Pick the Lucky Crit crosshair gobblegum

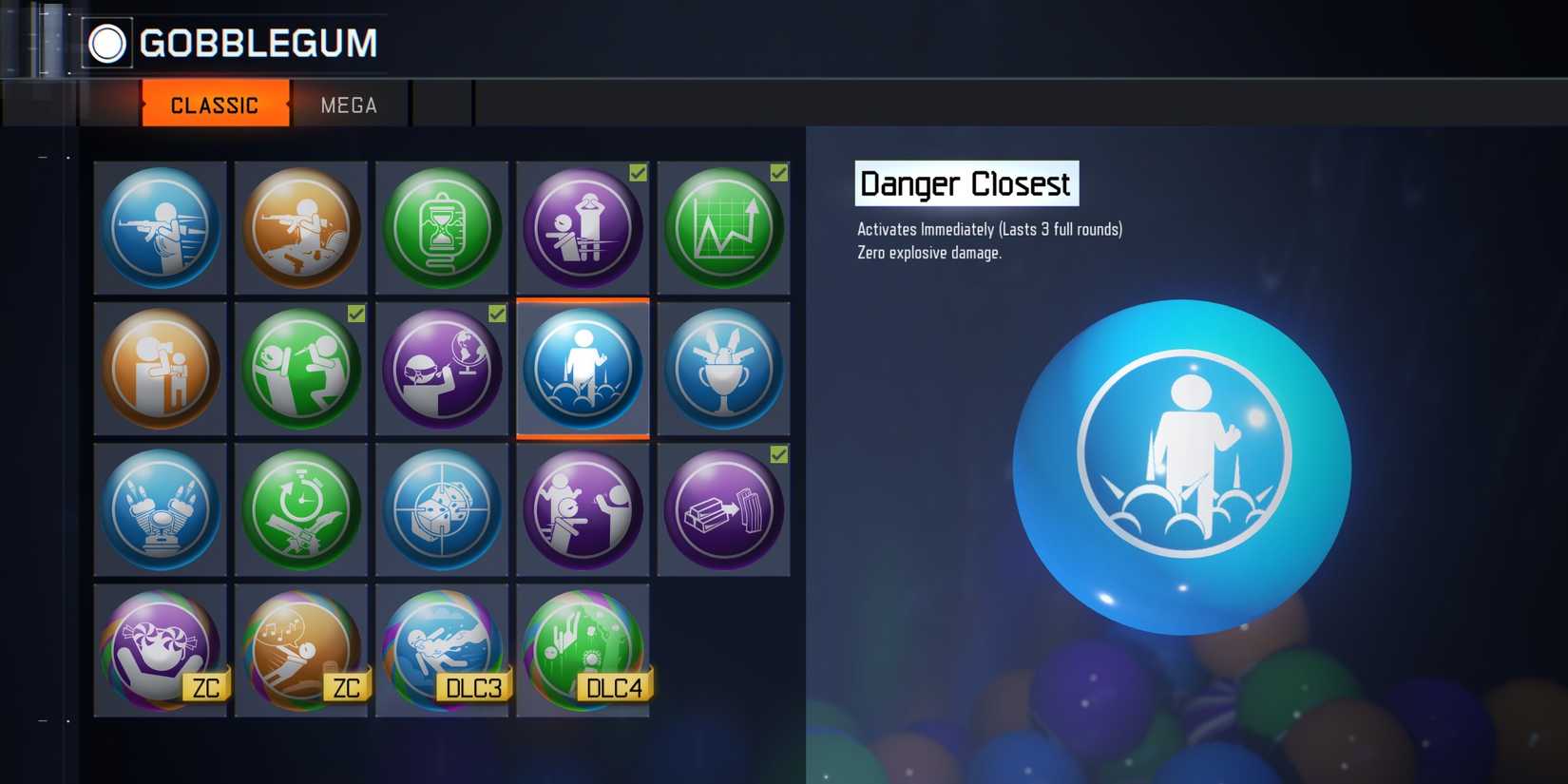[x=441, y=510]
